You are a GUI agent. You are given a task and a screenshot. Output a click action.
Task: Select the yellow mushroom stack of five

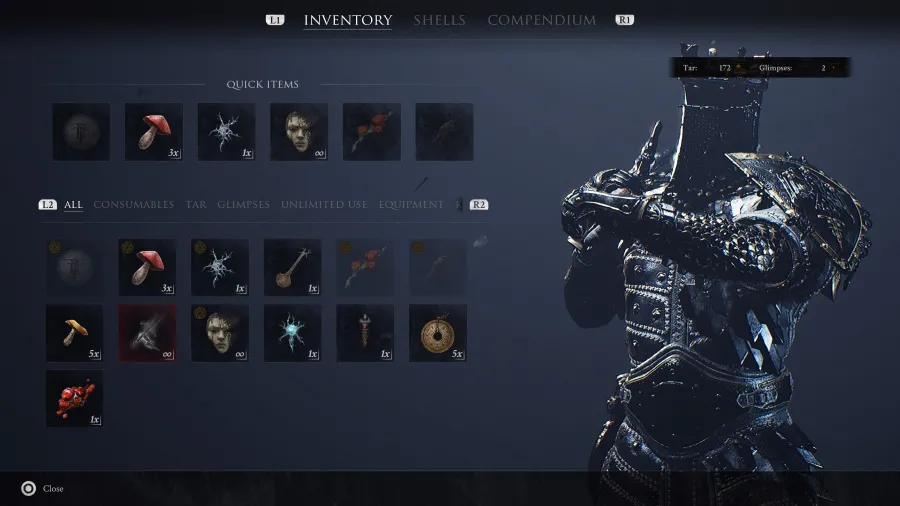(x=74, y=333)
